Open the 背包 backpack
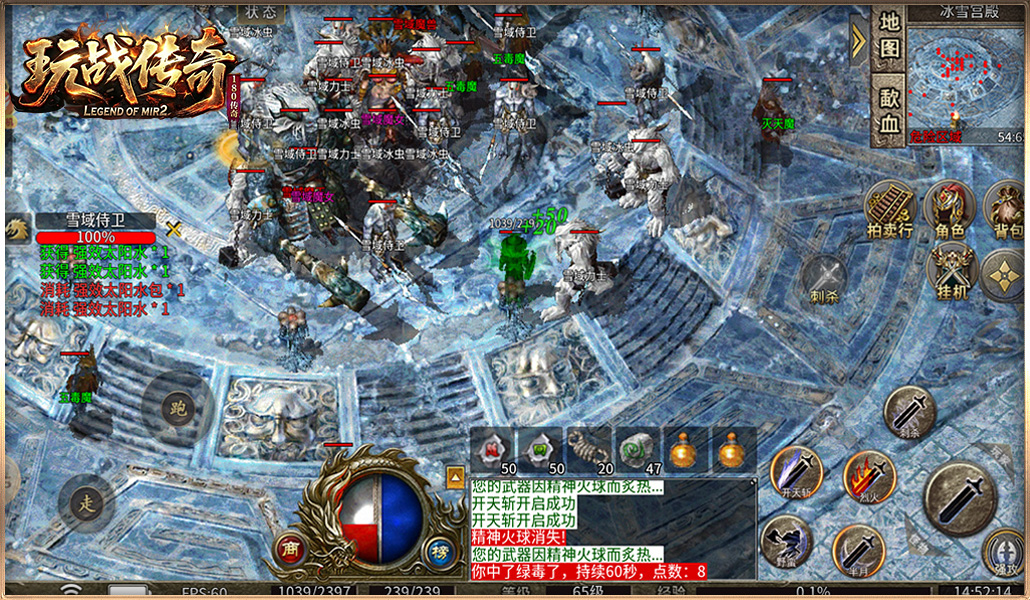 1006,210
